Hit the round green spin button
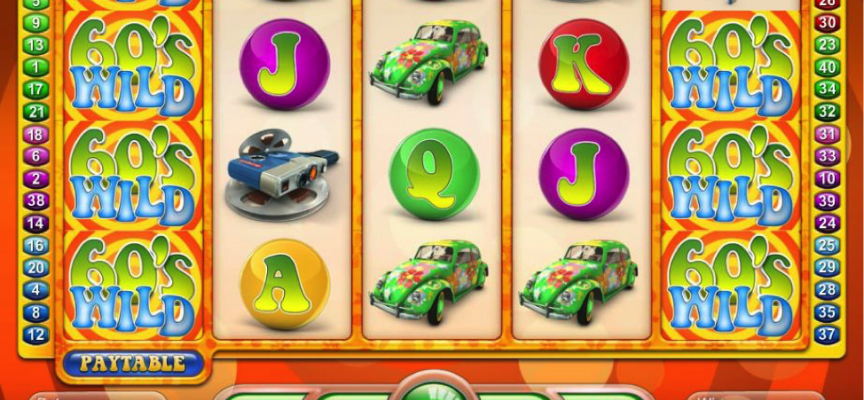864x400 pixels. pos(433,389)
